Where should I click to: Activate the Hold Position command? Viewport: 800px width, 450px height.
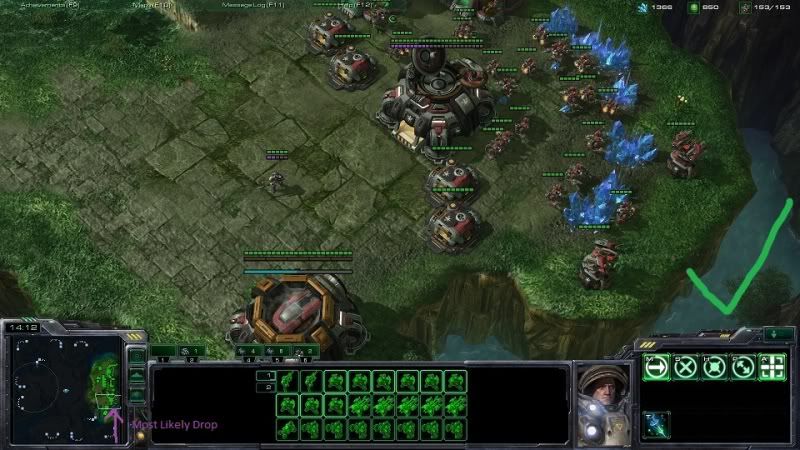coord(714,367)
